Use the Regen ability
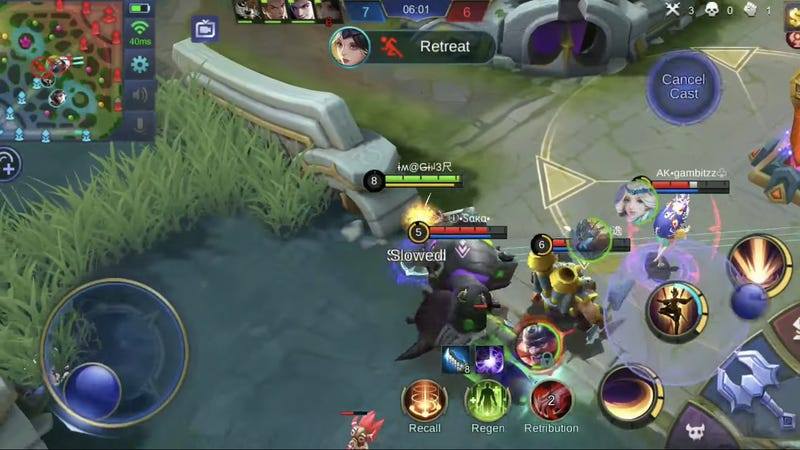 click(x=487, y=401)
